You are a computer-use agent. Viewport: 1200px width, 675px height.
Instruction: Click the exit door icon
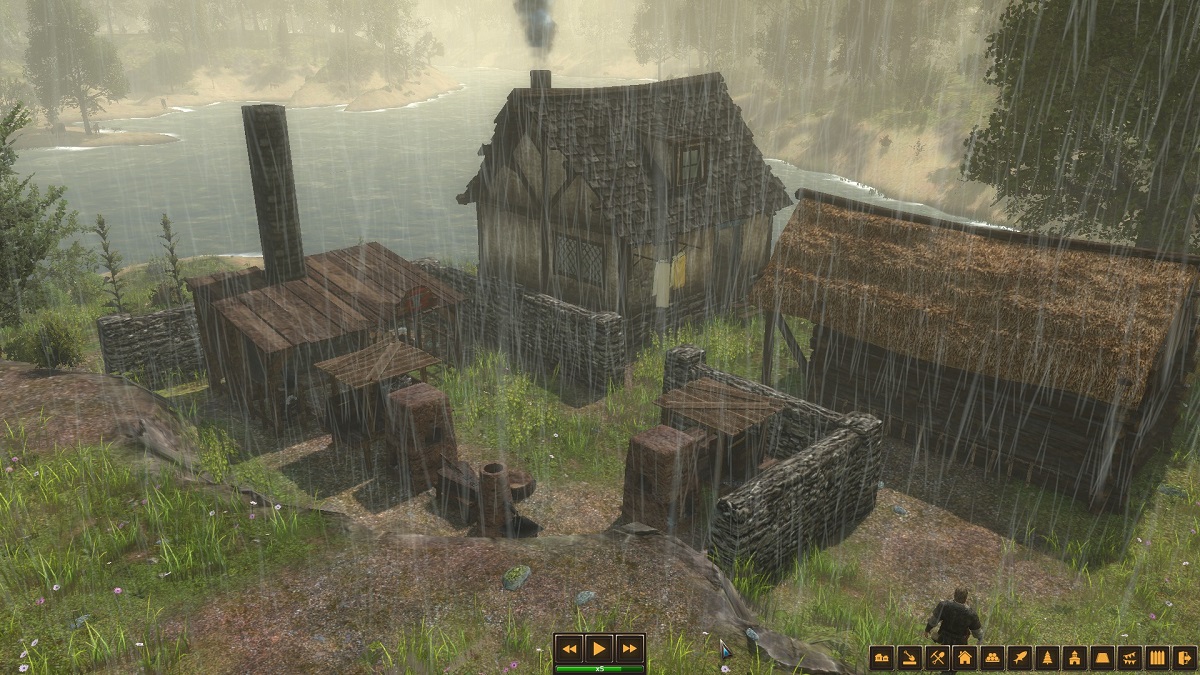[x=1185, y=658]
